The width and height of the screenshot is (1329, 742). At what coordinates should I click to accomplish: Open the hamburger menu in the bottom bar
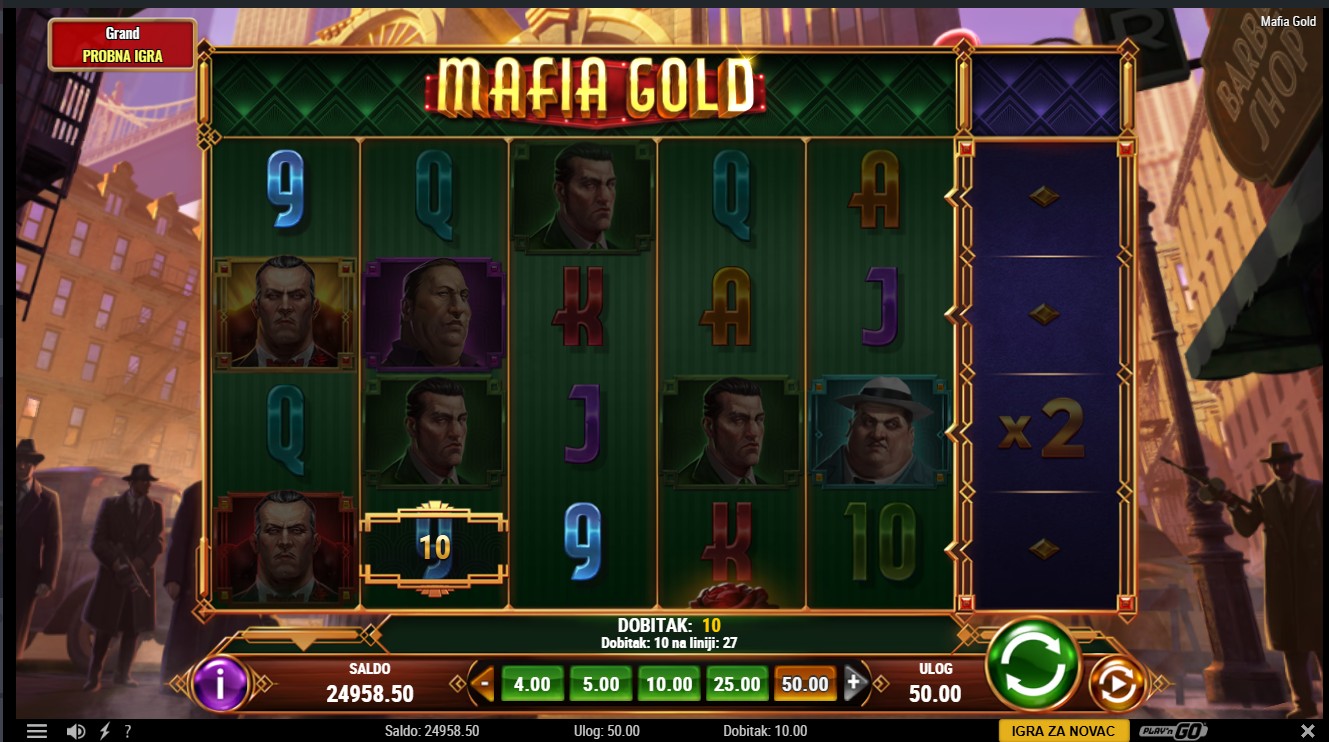[x=37, y=731]
